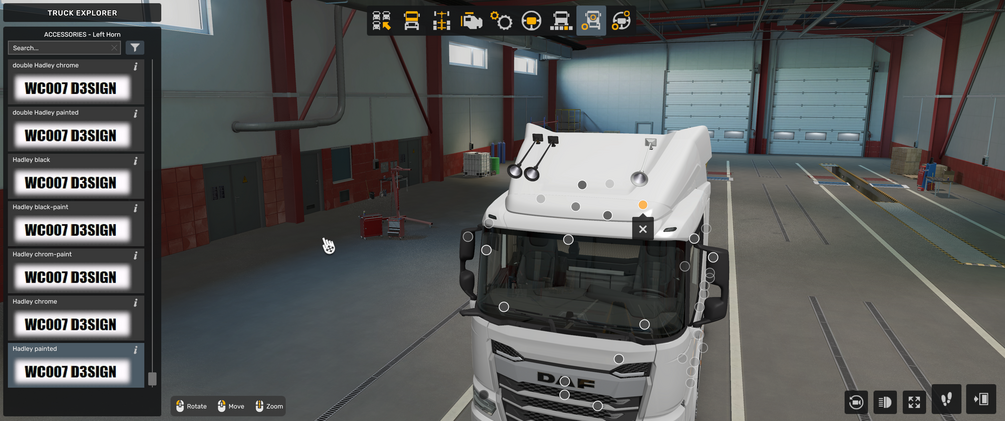Toggle the truck headlights button

[x=885, y=401]
